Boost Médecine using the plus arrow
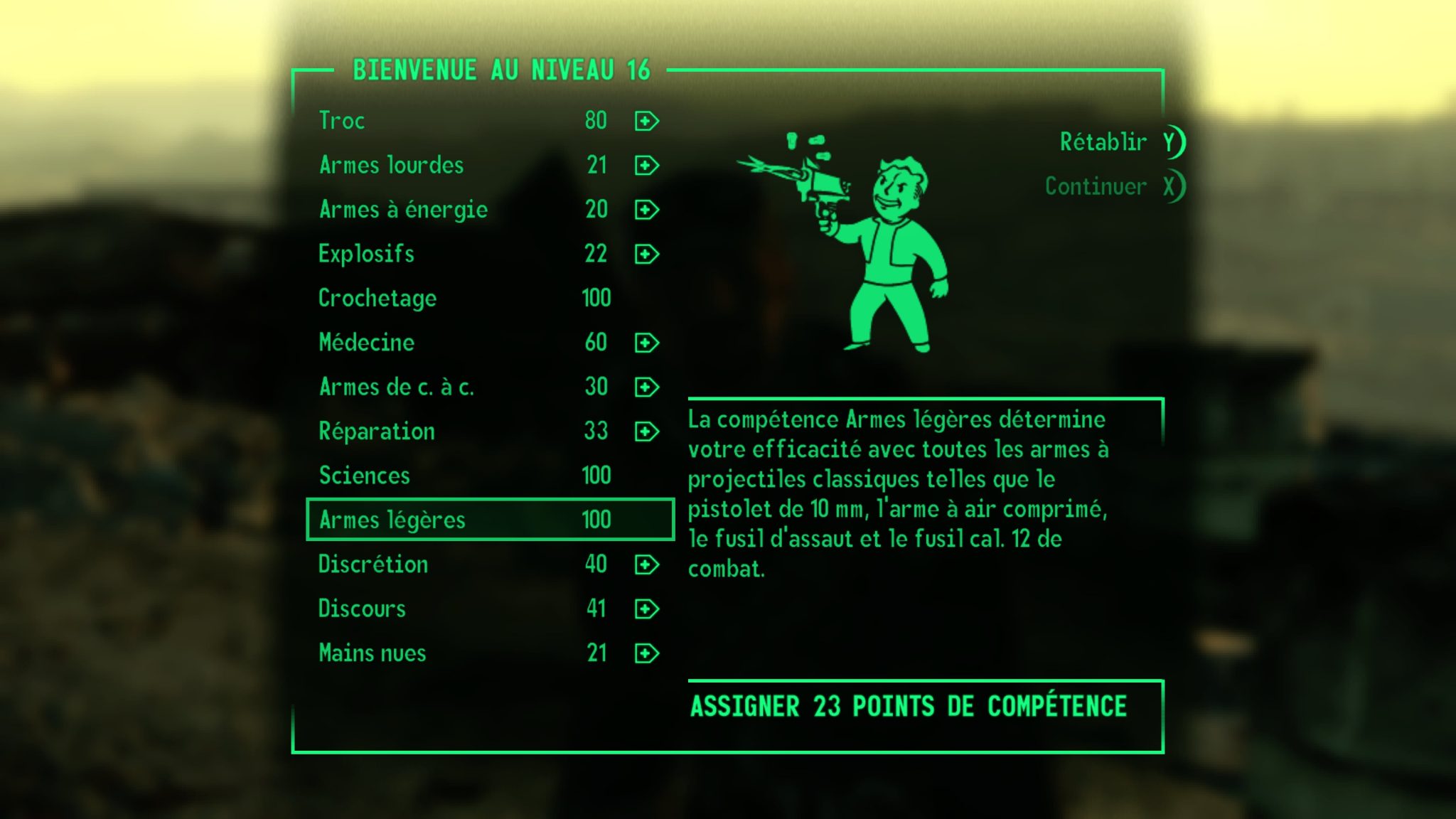Screen dimensions: 1456x819 tap(646, 343)
